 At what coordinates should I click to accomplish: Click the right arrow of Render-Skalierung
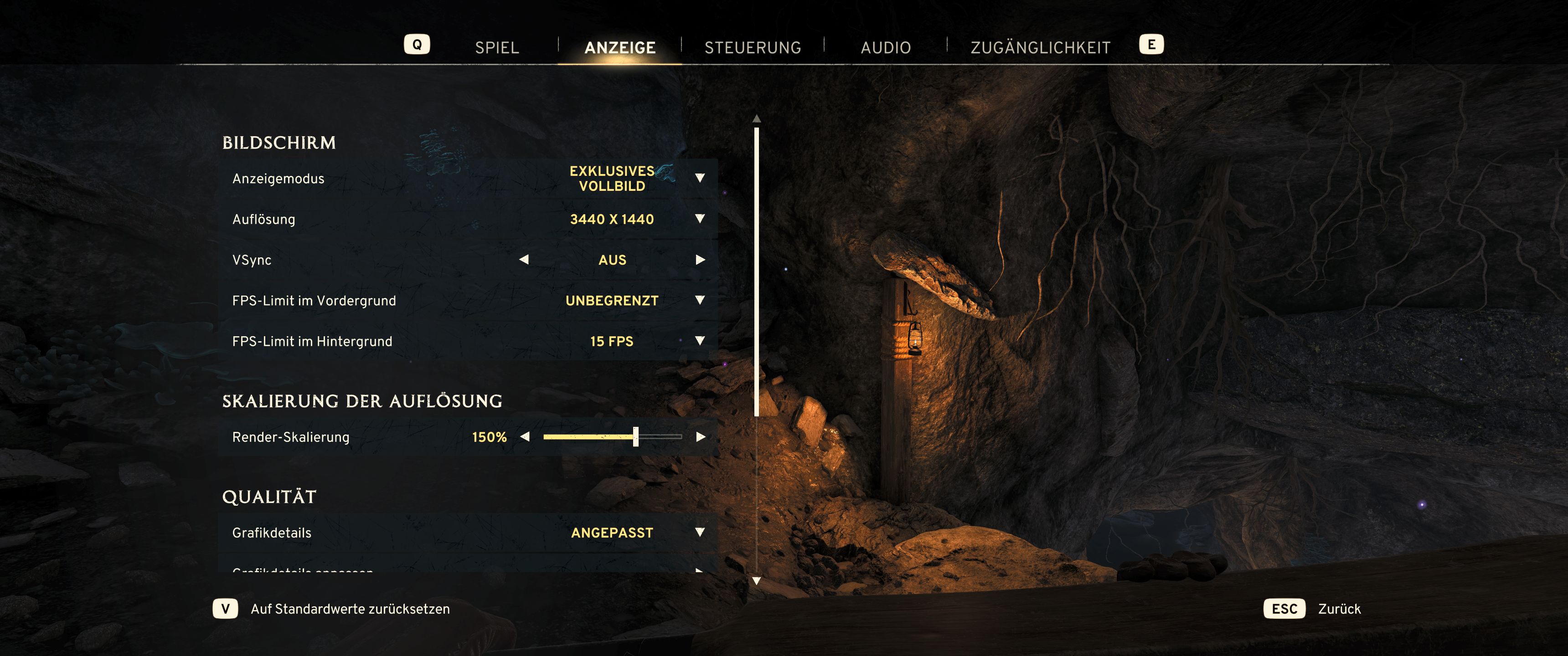(x=699, y=437)
